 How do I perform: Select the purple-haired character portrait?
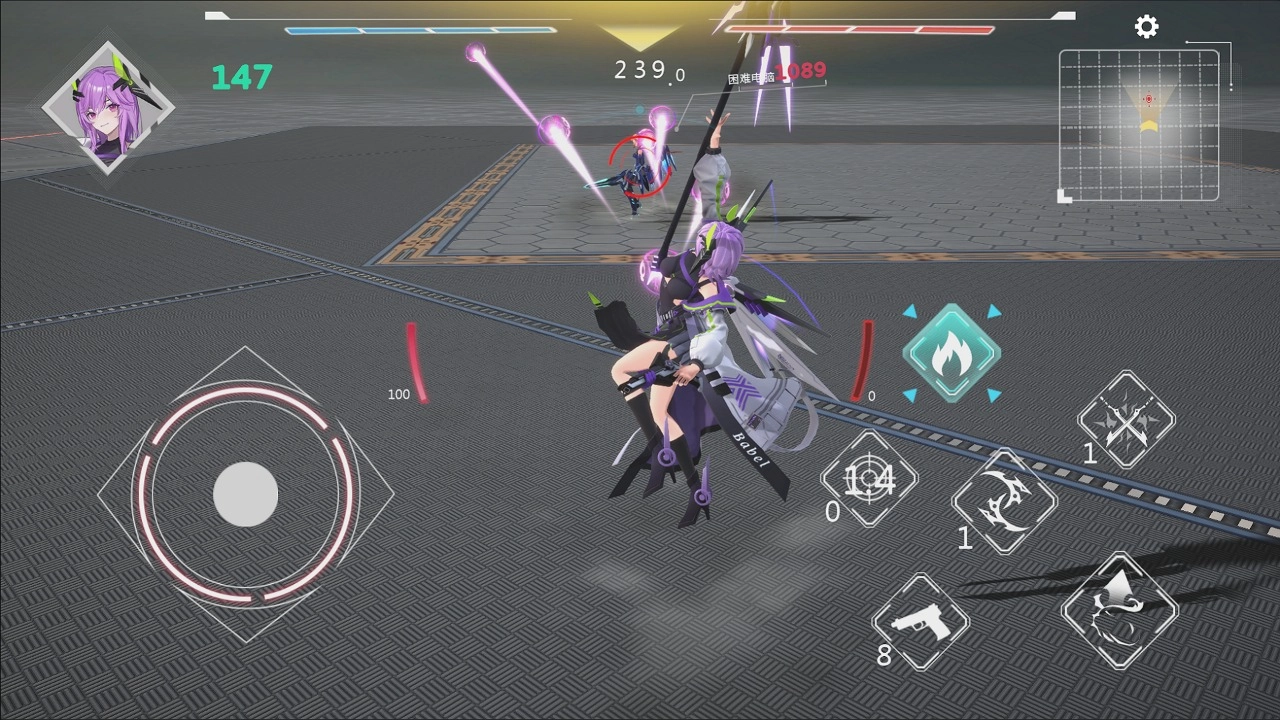pos(108,103)
